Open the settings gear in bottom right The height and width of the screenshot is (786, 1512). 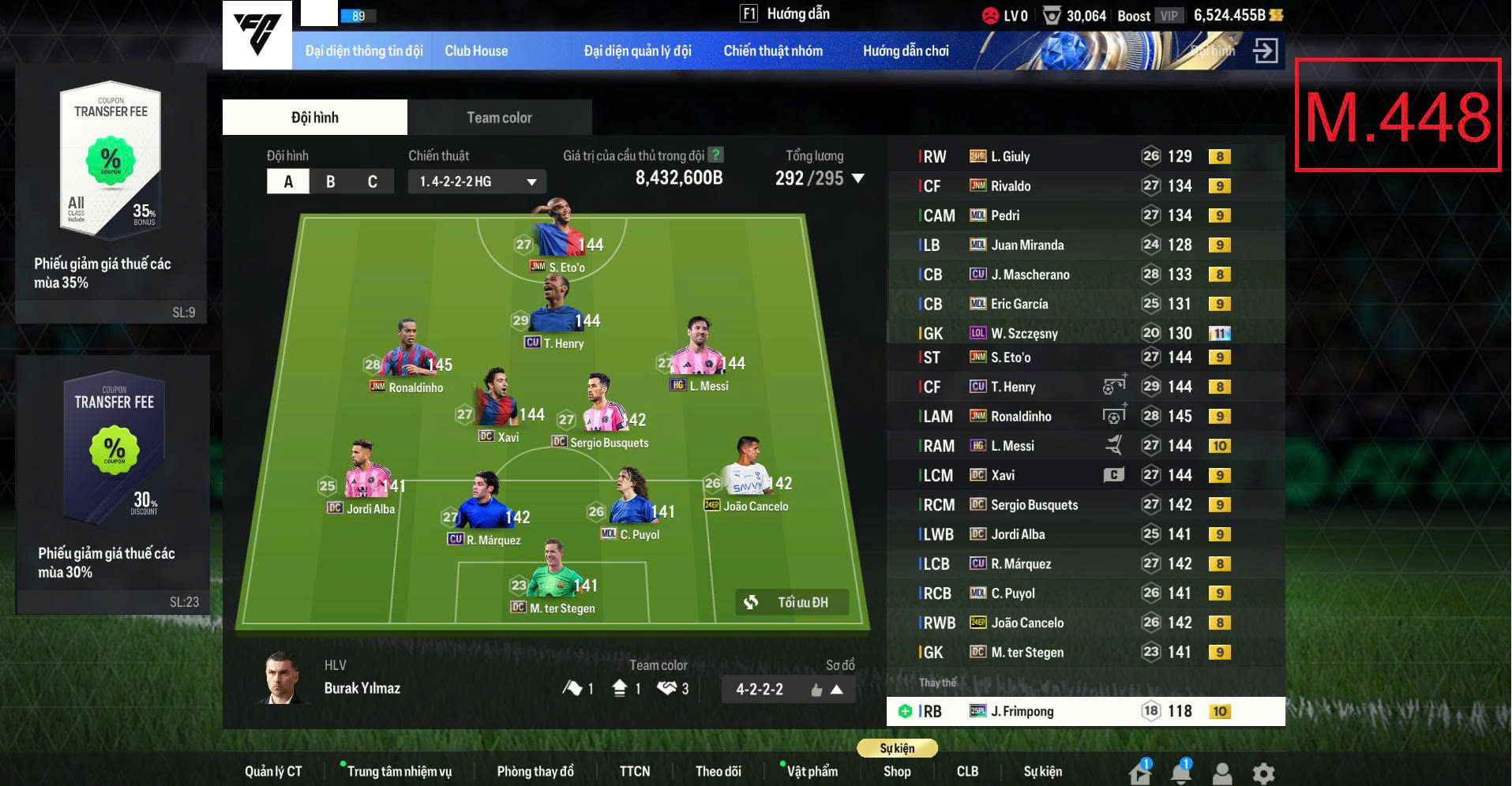1264,772
